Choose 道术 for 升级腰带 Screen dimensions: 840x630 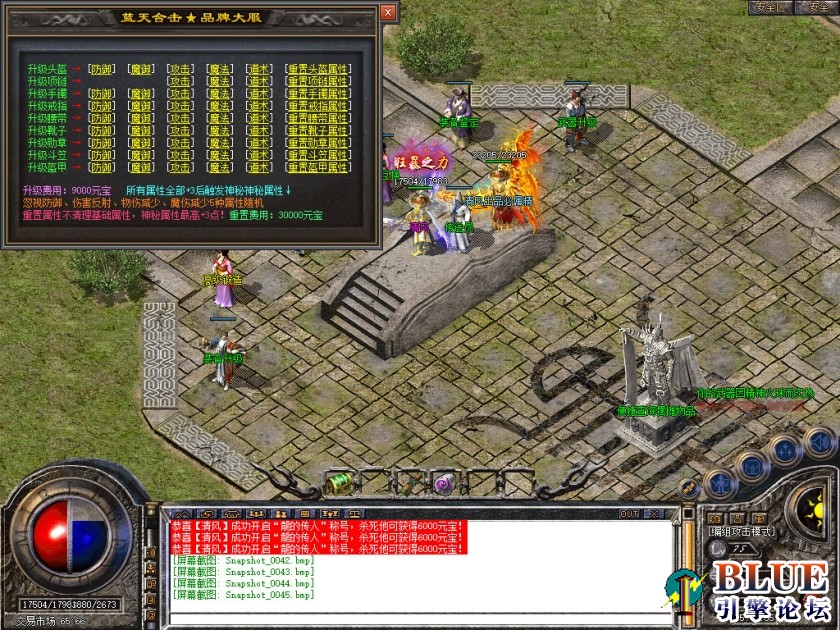(x=259, y=118)
